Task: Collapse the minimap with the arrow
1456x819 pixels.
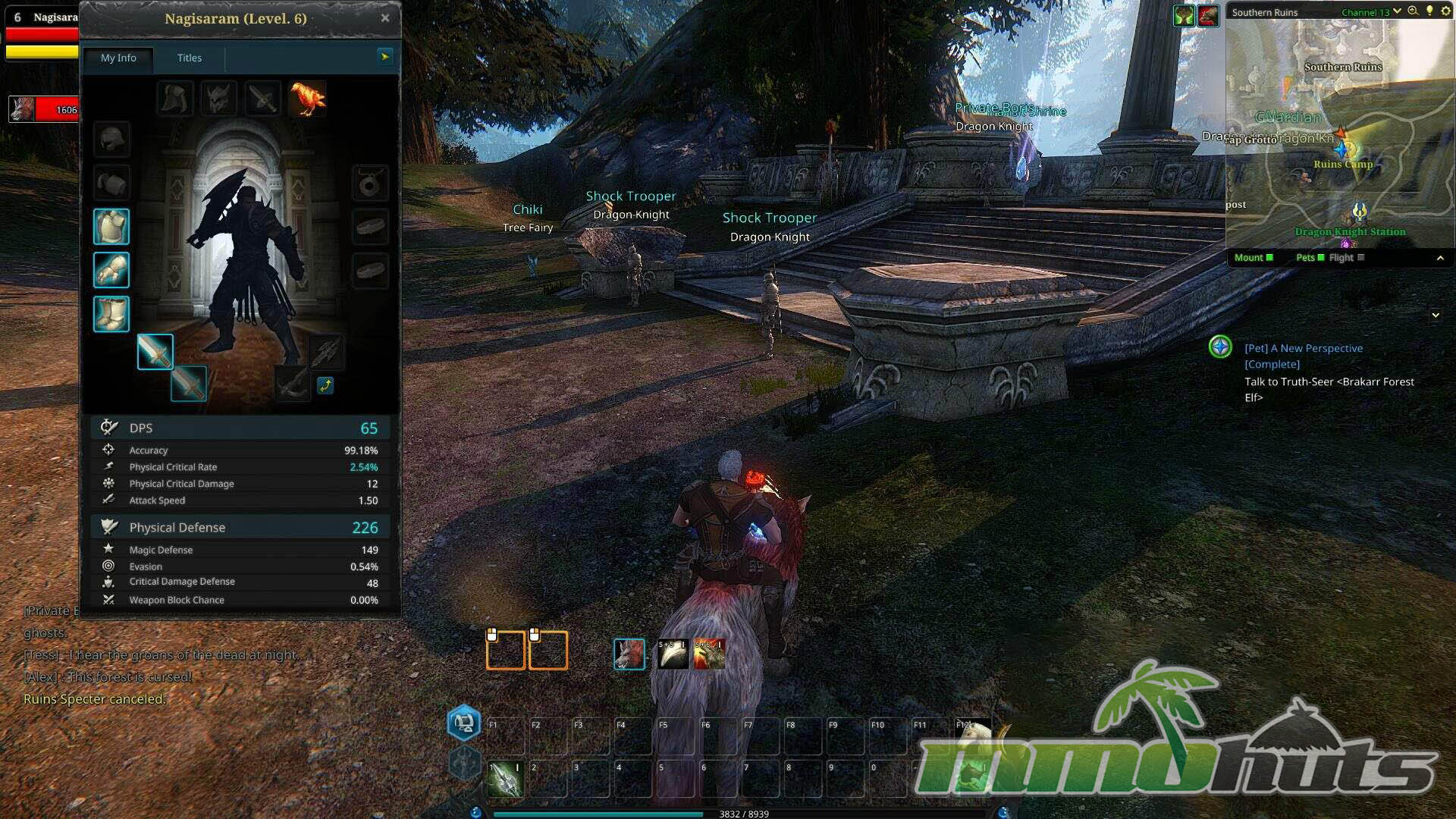Action: 1440,259
